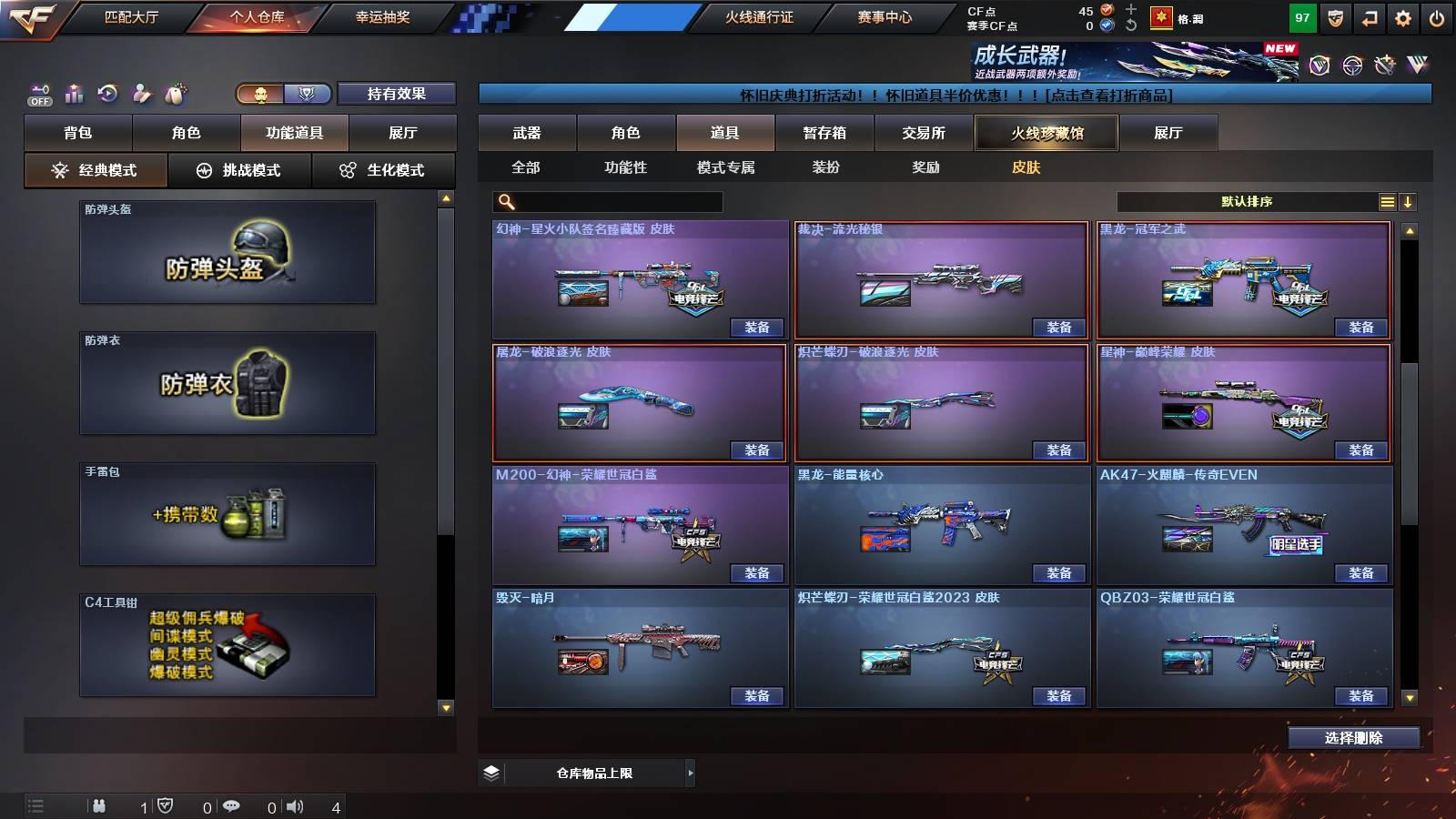This screenshot has width=1456, height=819.
Task: Click the 选择删除 button
Action: 1353,737
